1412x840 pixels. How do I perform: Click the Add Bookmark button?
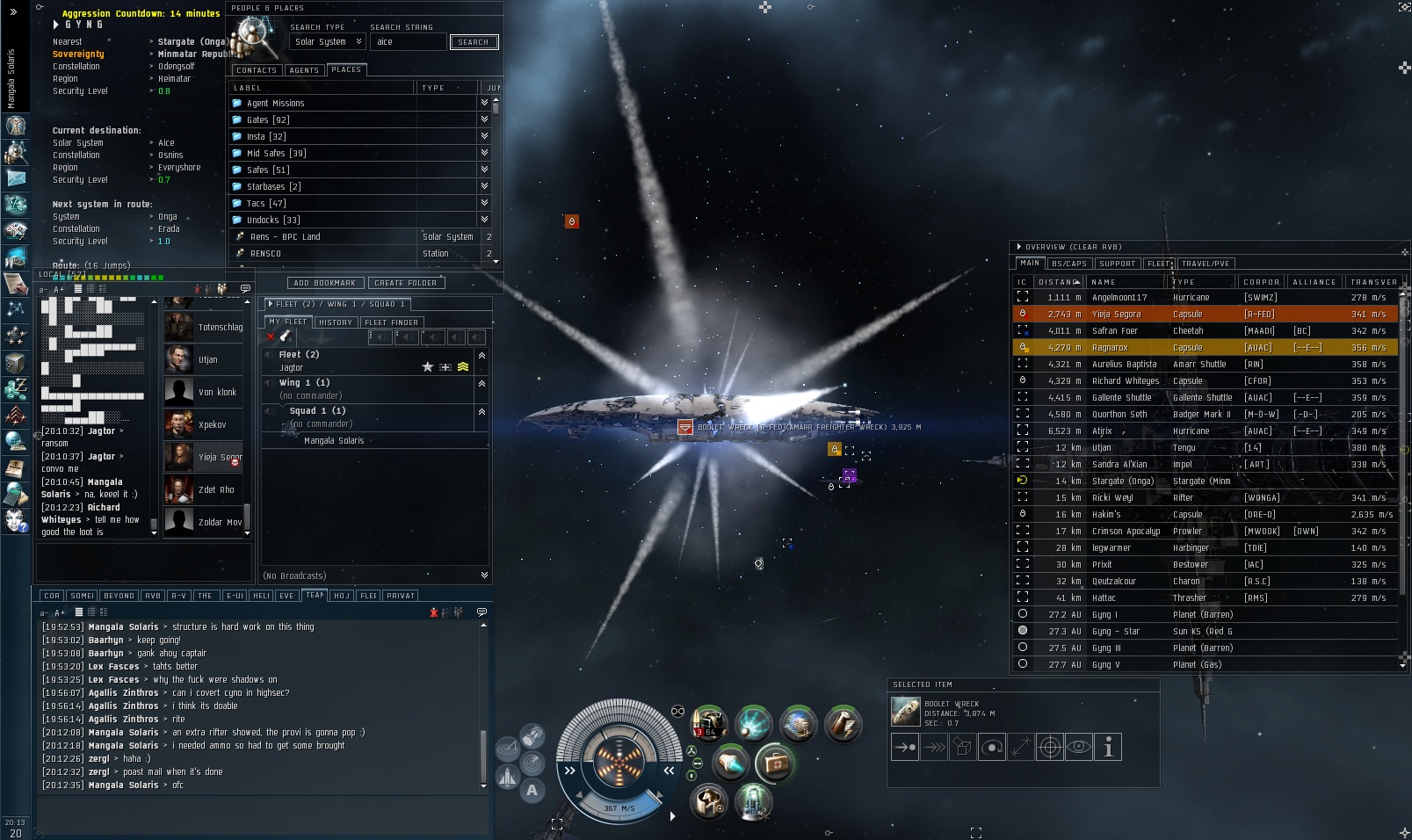(x=324, y=283)
